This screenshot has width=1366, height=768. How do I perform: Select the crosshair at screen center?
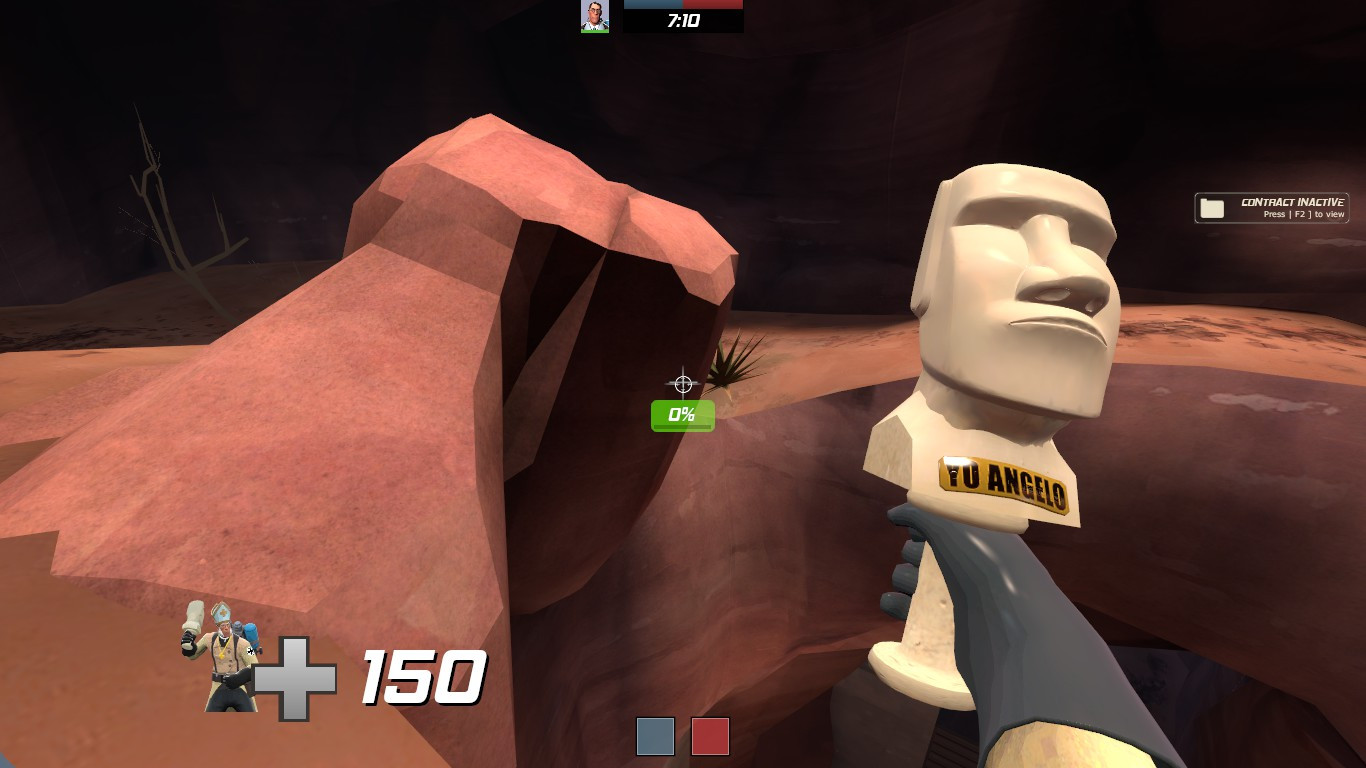(x=683, y=382)
